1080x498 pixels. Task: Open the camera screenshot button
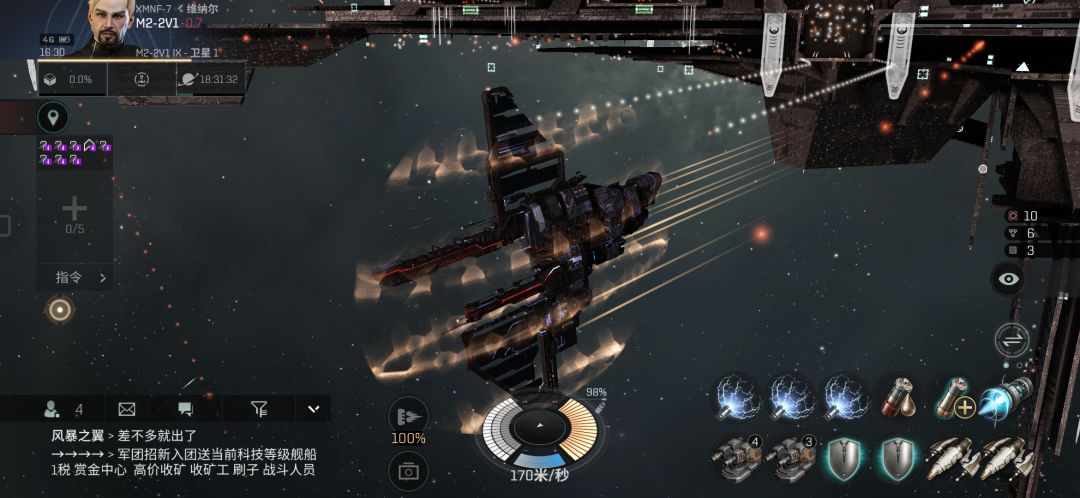(x=408, y=469)
